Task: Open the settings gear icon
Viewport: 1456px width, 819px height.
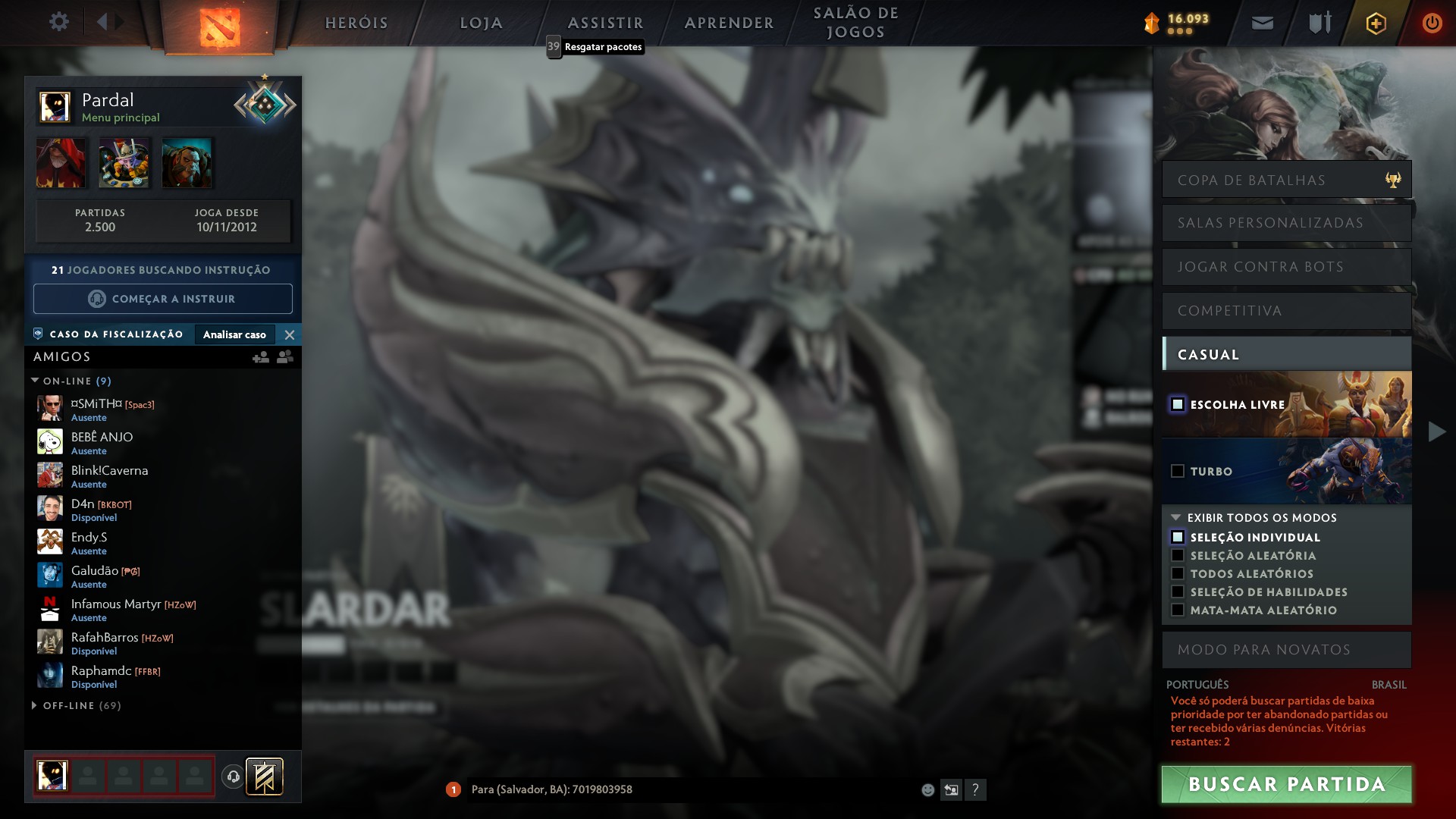Action: 59,22
